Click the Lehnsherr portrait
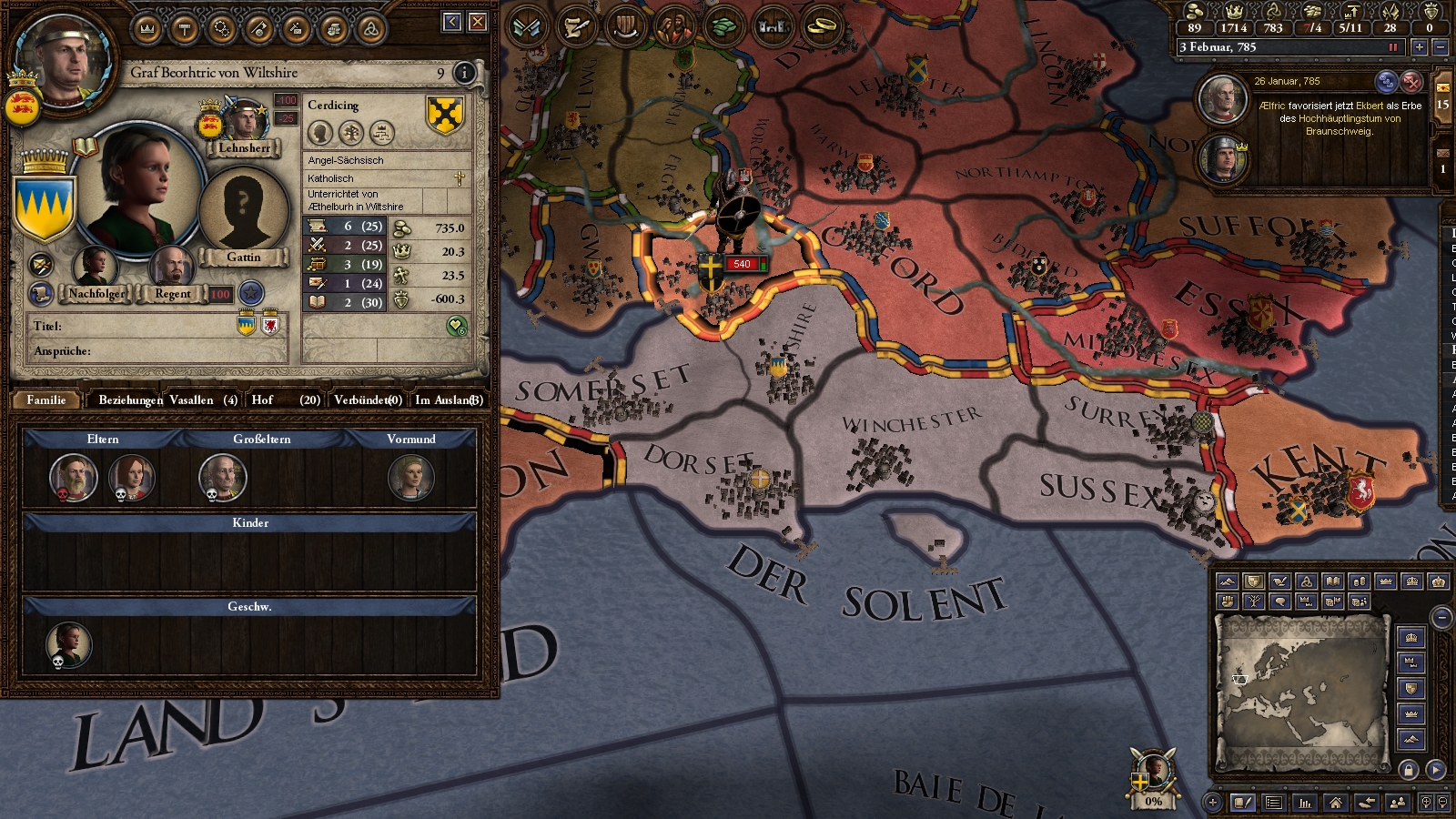1456x819 pixels. [245, 122]
